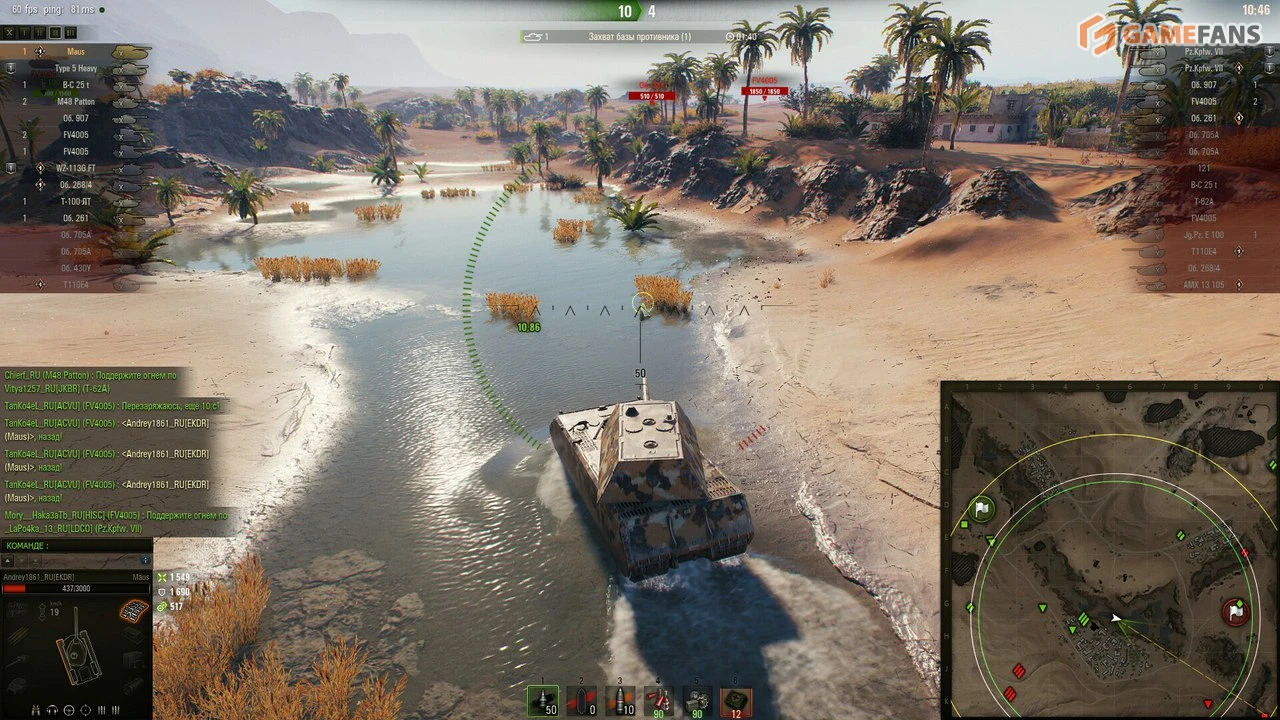Select the standard shell slot with 50 rounds
The width and height of the screenshot is (1280, 720).
[543, 700]
